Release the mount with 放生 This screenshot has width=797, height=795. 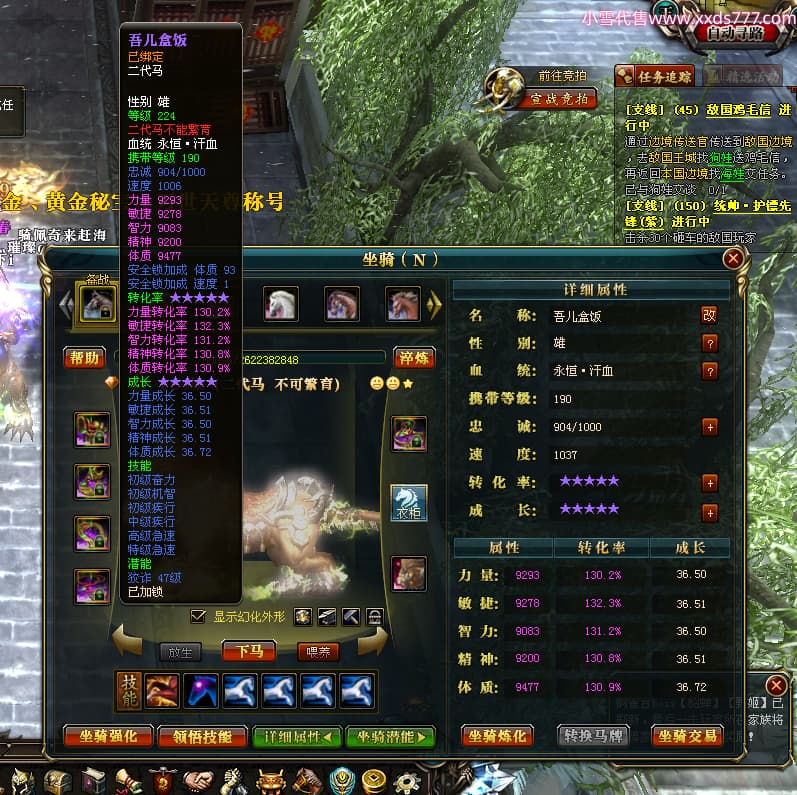point(180,652)
